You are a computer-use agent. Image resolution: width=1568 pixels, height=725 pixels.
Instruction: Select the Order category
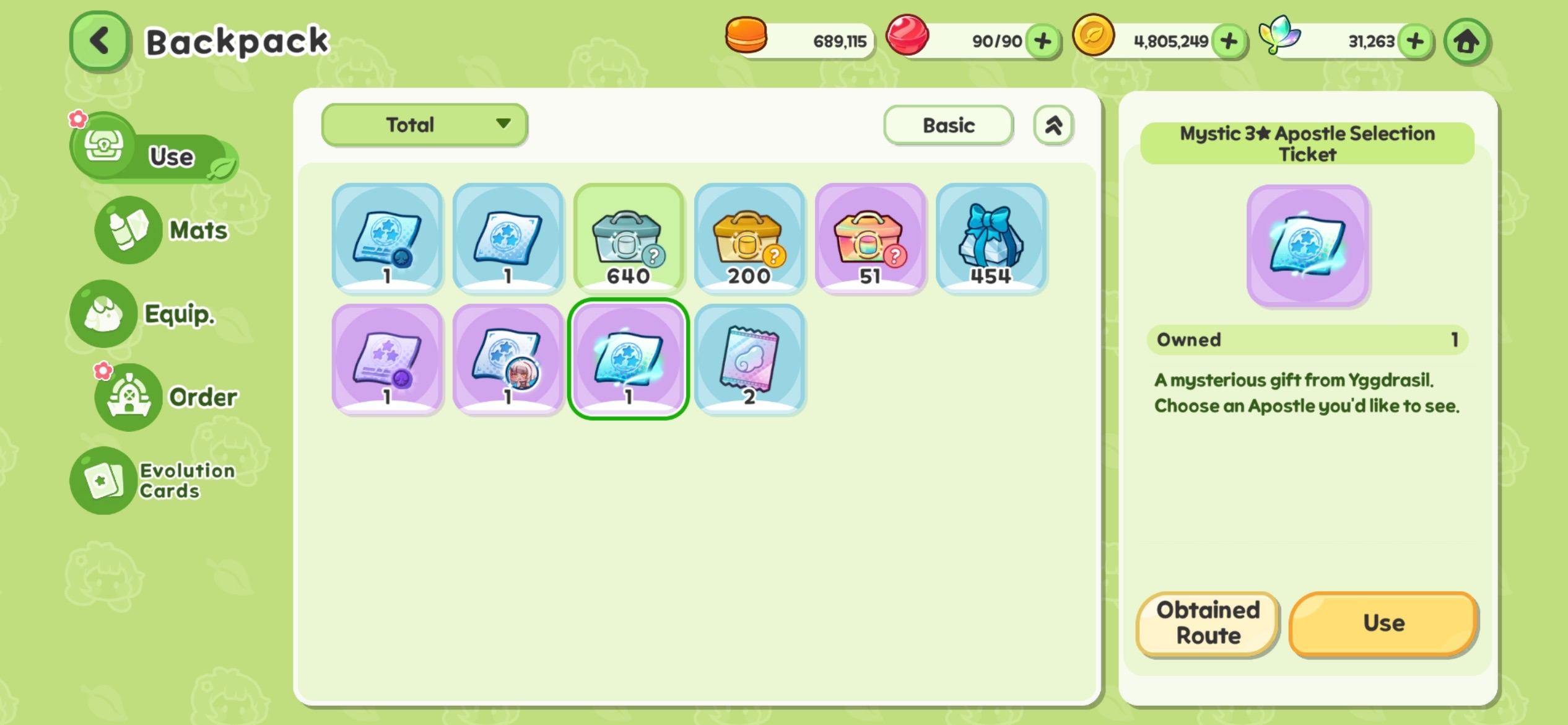[x=165, y=397]
